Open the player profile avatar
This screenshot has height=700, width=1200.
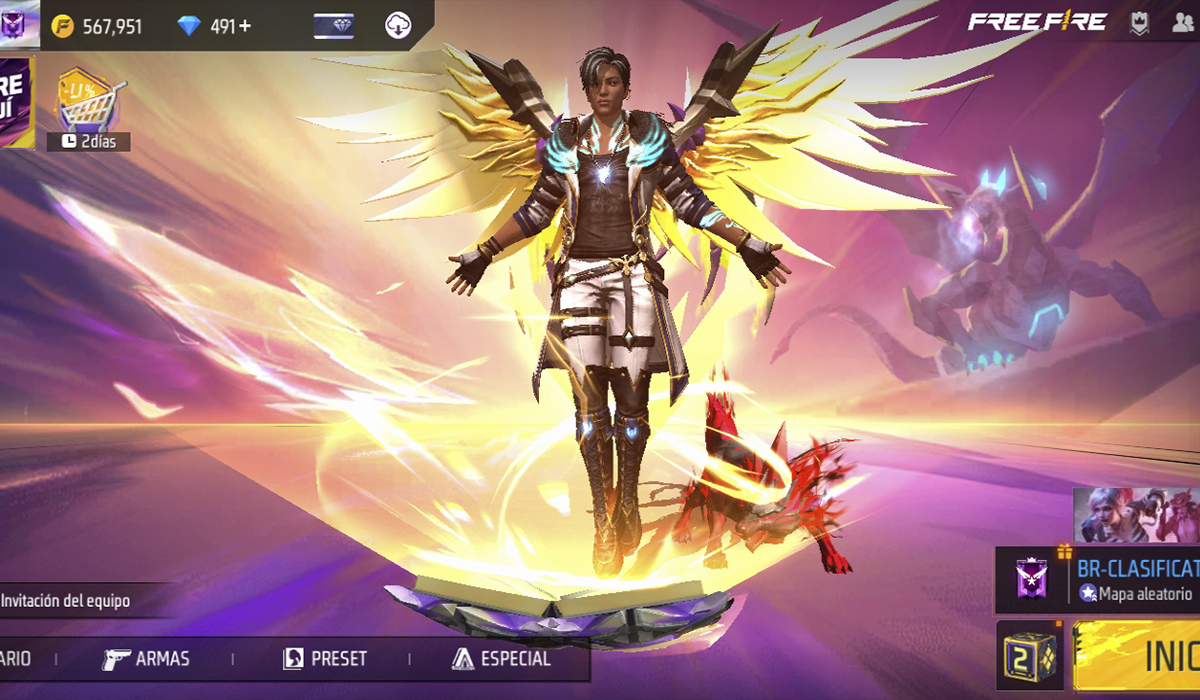click(19, 23)
